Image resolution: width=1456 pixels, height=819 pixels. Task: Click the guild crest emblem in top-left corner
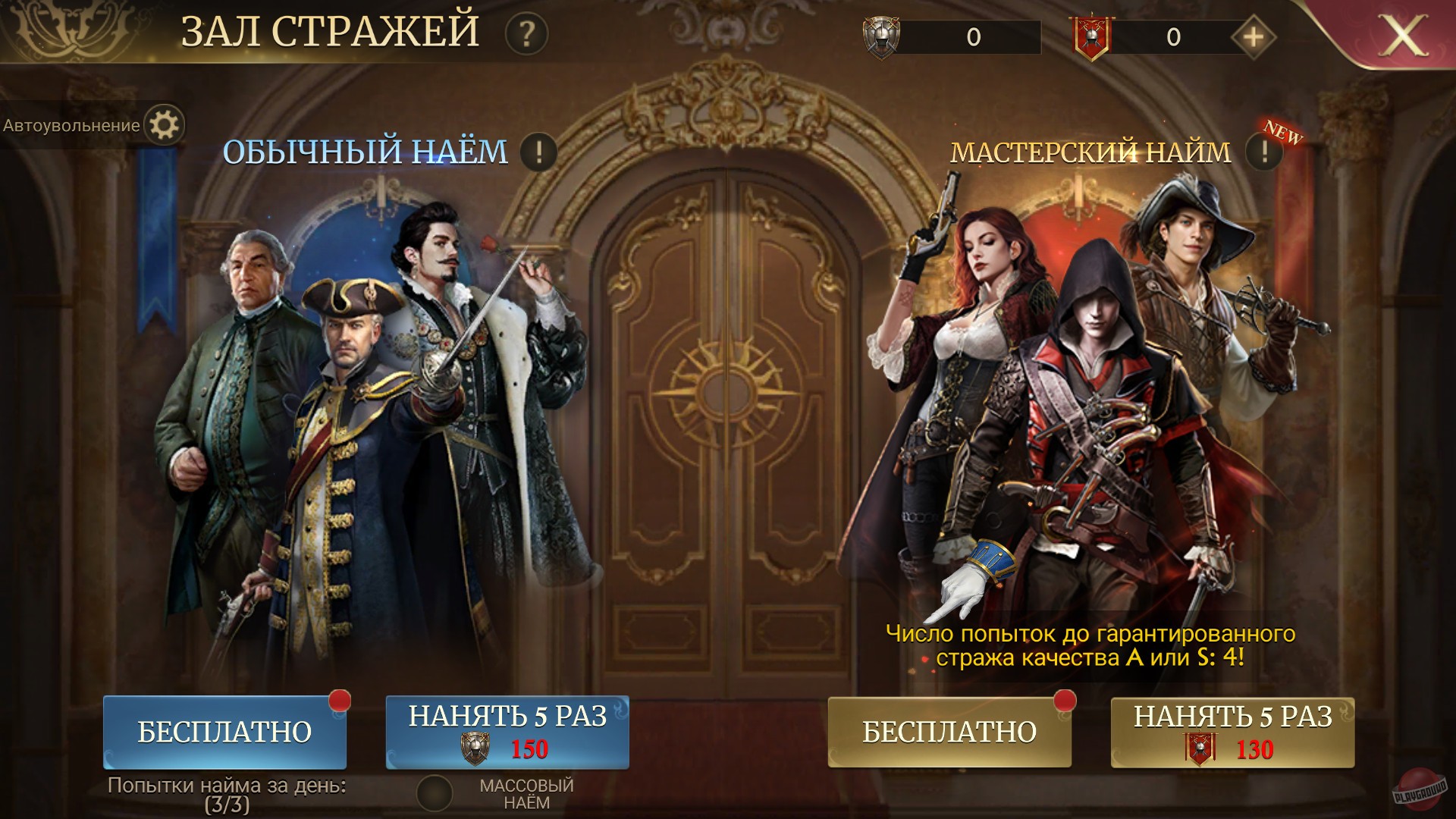(68, 30)
